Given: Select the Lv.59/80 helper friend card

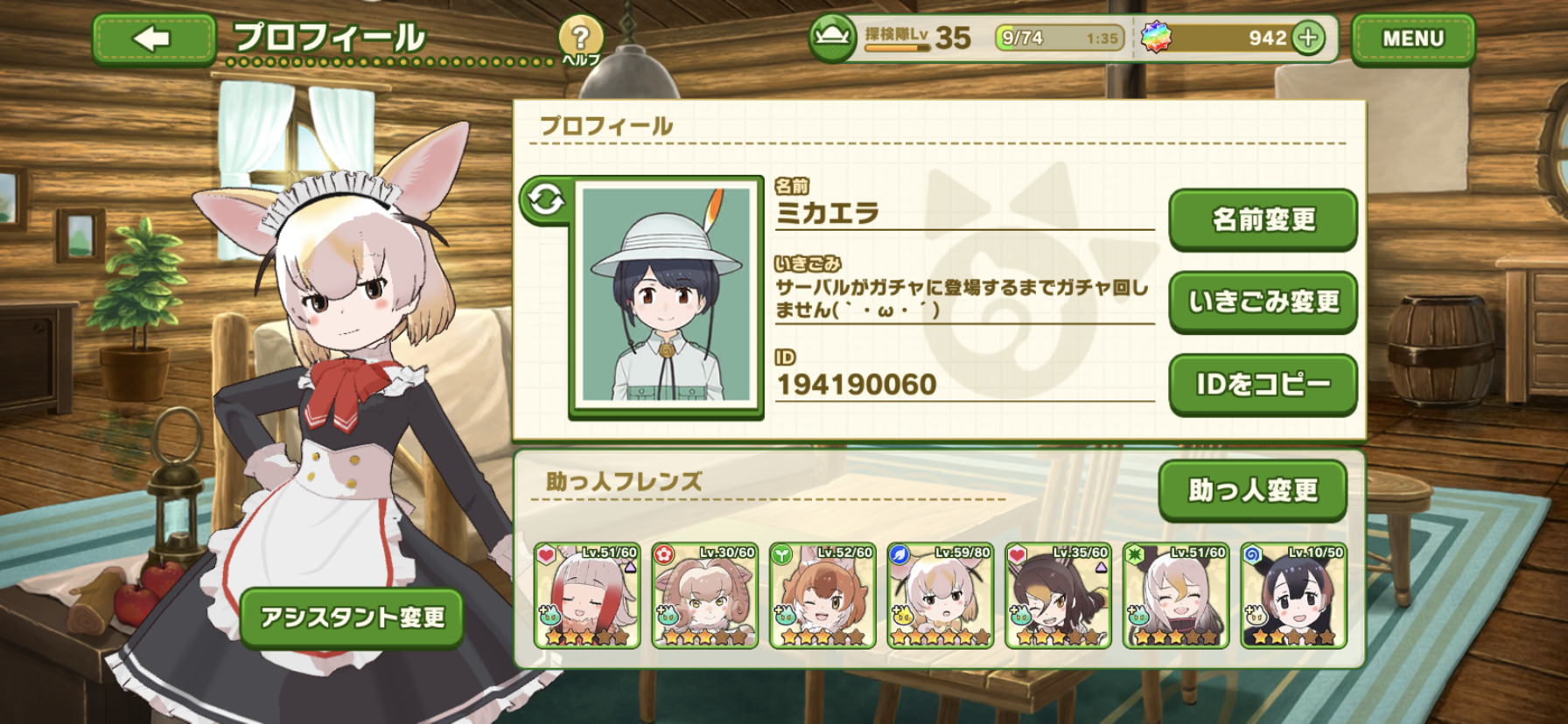Looking at the screenshot, I should click(x=940, y=595).
